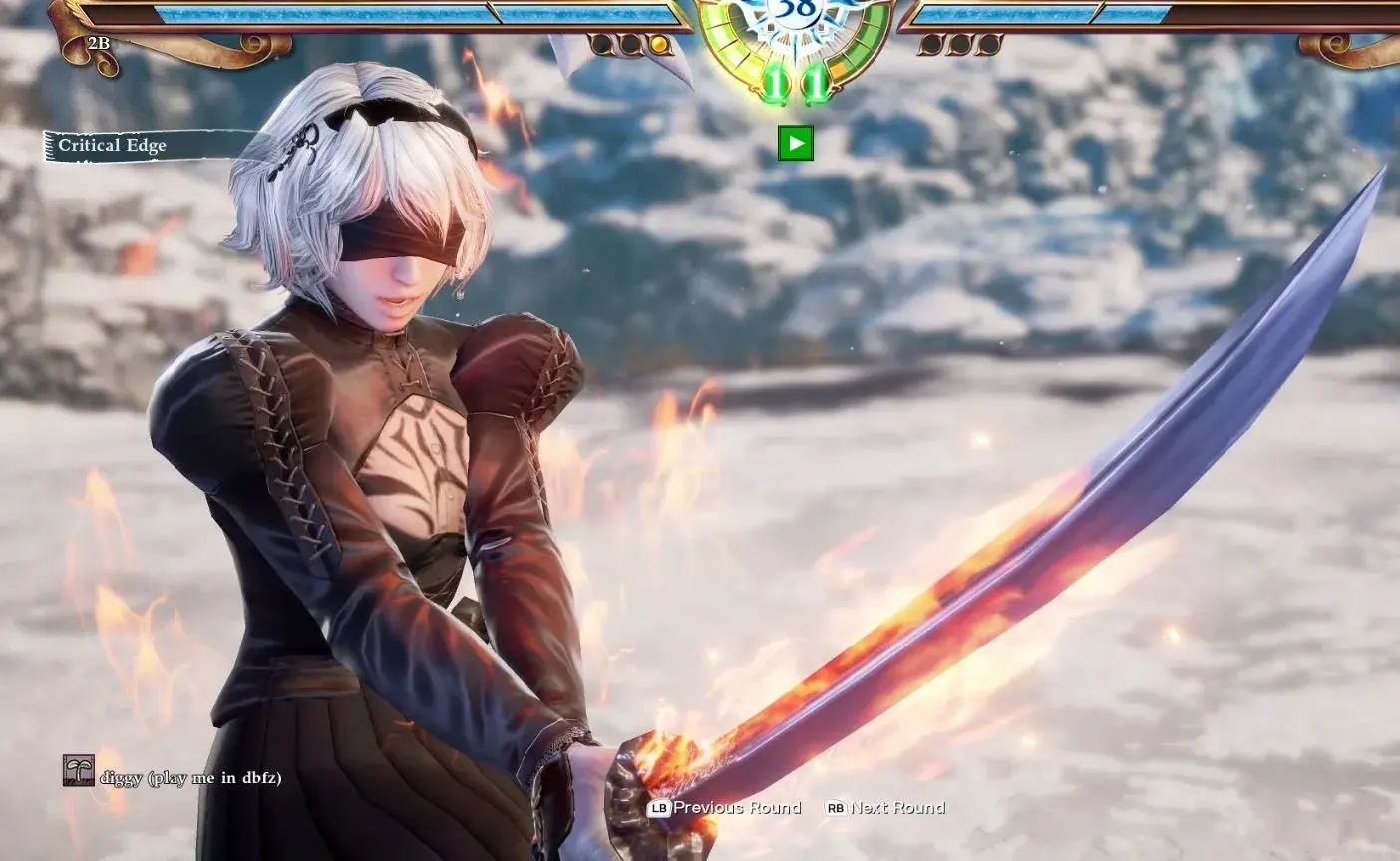Select the diggy player avatar icon
Viewport: 1400px width, 861px height.
(78, 770)
